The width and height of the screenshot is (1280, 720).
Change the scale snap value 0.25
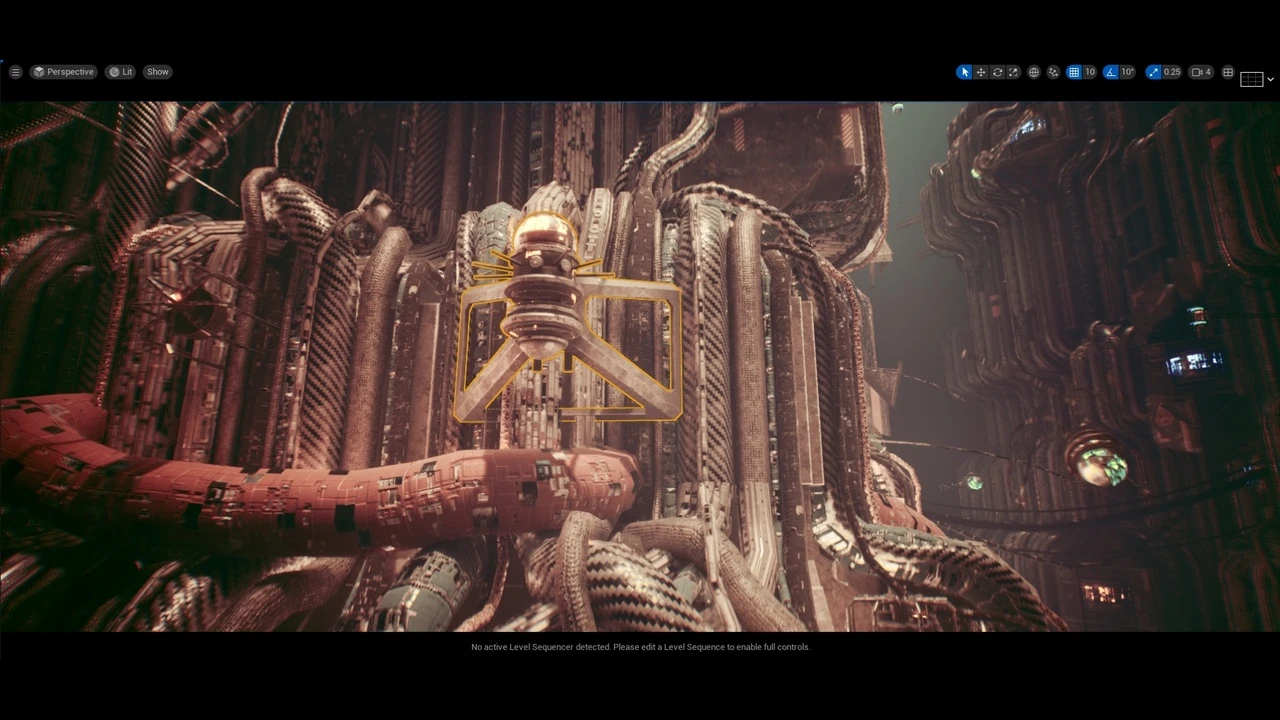click(x=1172, y=72)
